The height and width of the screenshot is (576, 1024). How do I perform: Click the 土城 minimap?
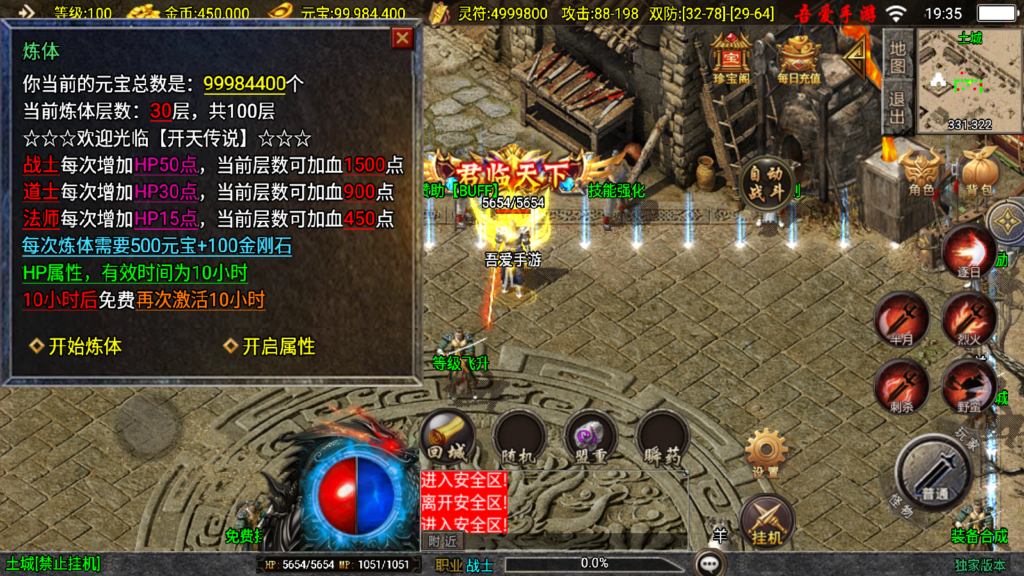click(969, 81)
